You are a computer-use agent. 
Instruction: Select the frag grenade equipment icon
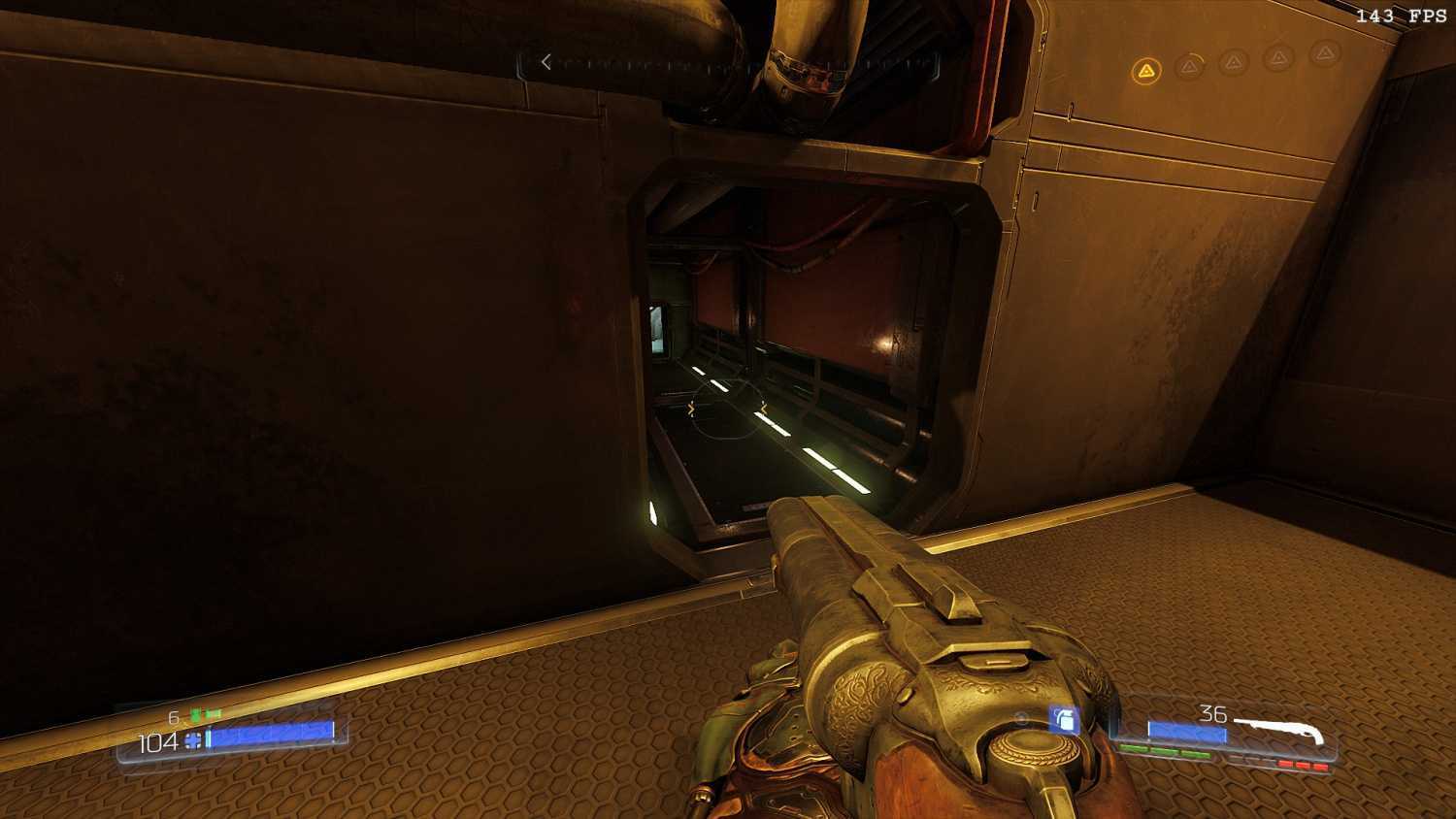pyautogui.click(x=1064, y=720)
